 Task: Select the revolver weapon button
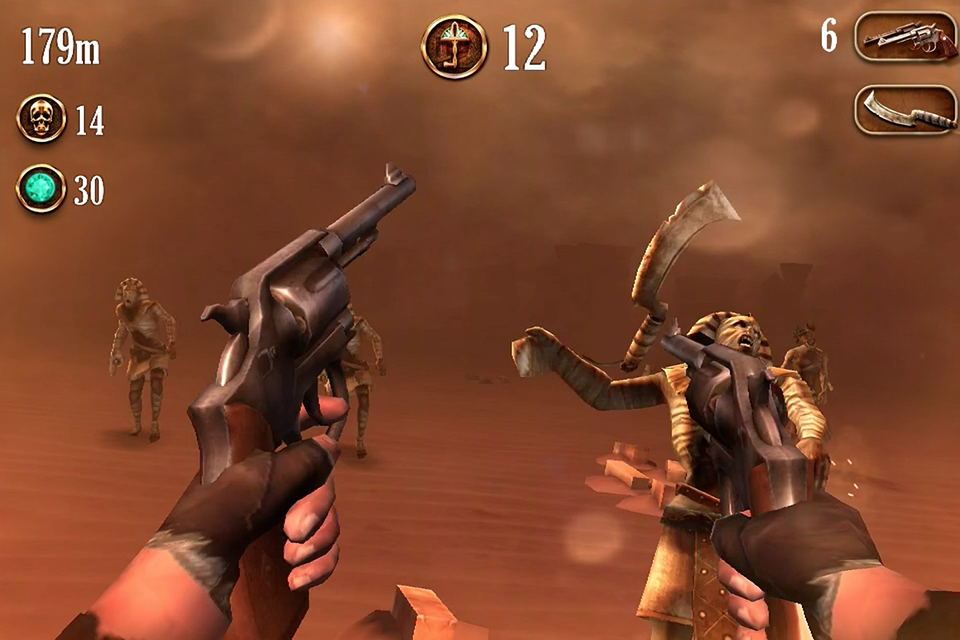click(905, 38)
